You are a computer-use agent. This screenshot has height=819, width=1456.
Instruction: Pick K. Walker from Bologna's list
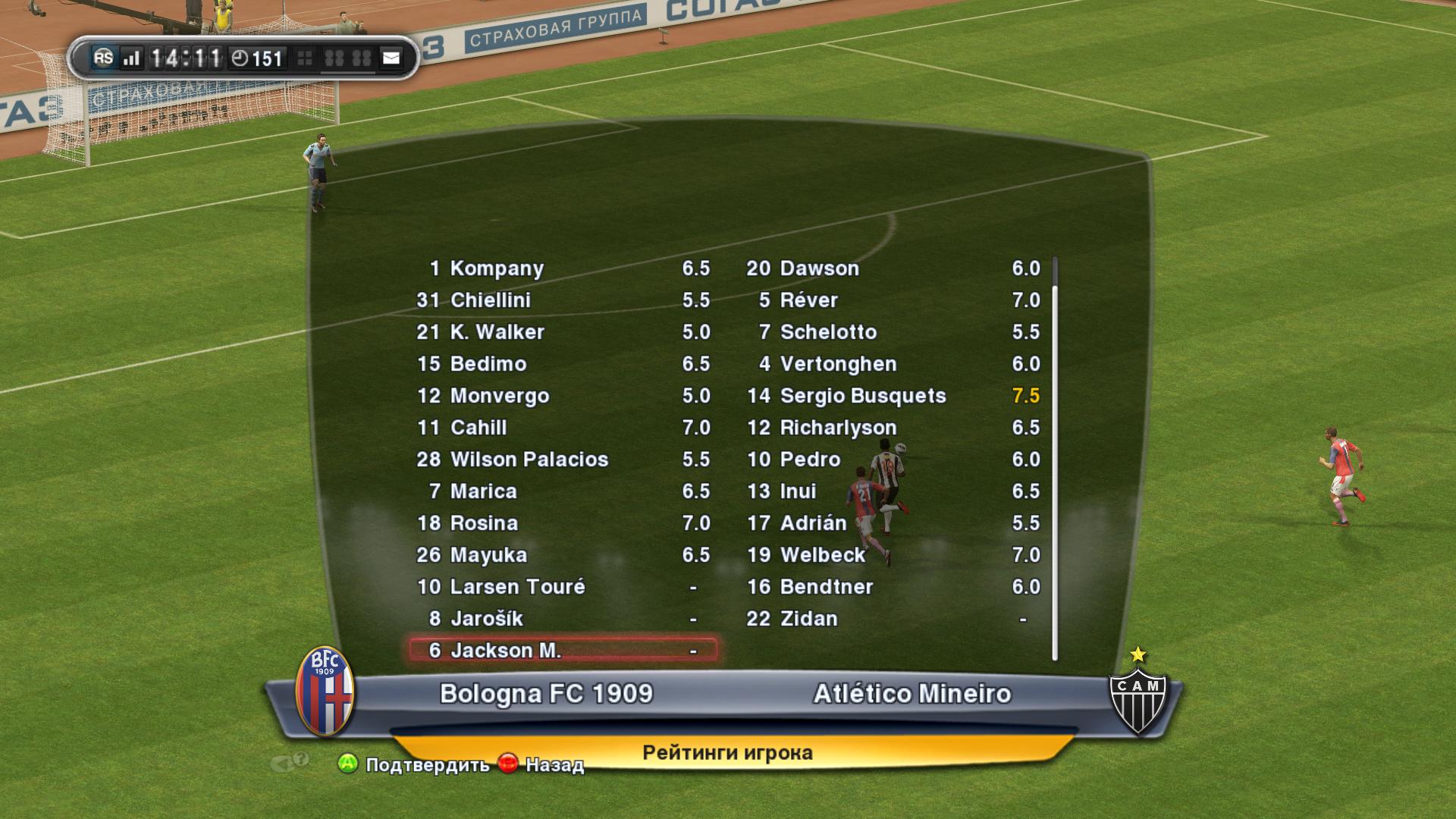pos(562,332)
